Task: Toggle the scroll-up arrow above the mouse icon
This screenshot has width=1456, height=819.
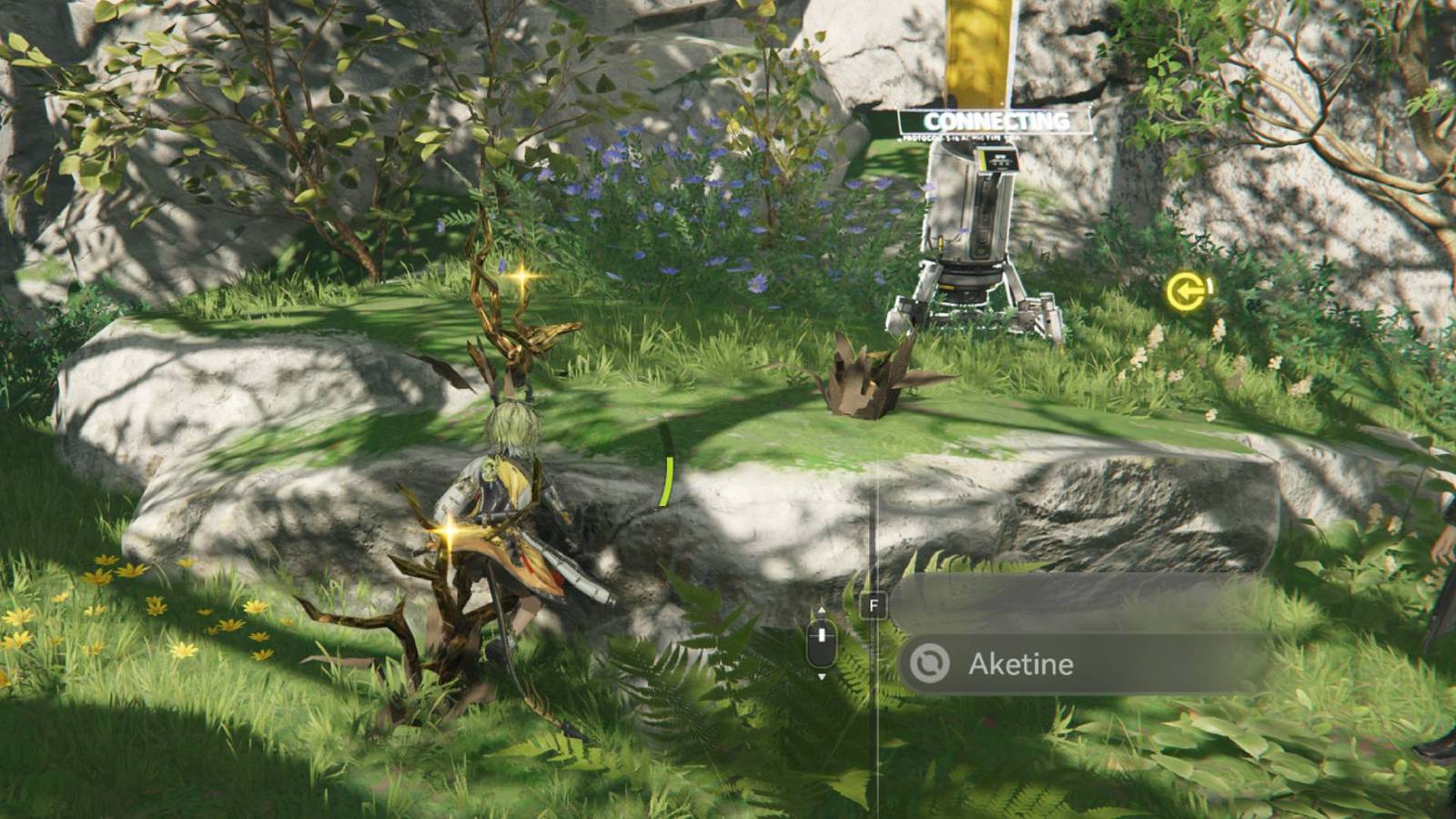Action: click(x=821, y=610)
